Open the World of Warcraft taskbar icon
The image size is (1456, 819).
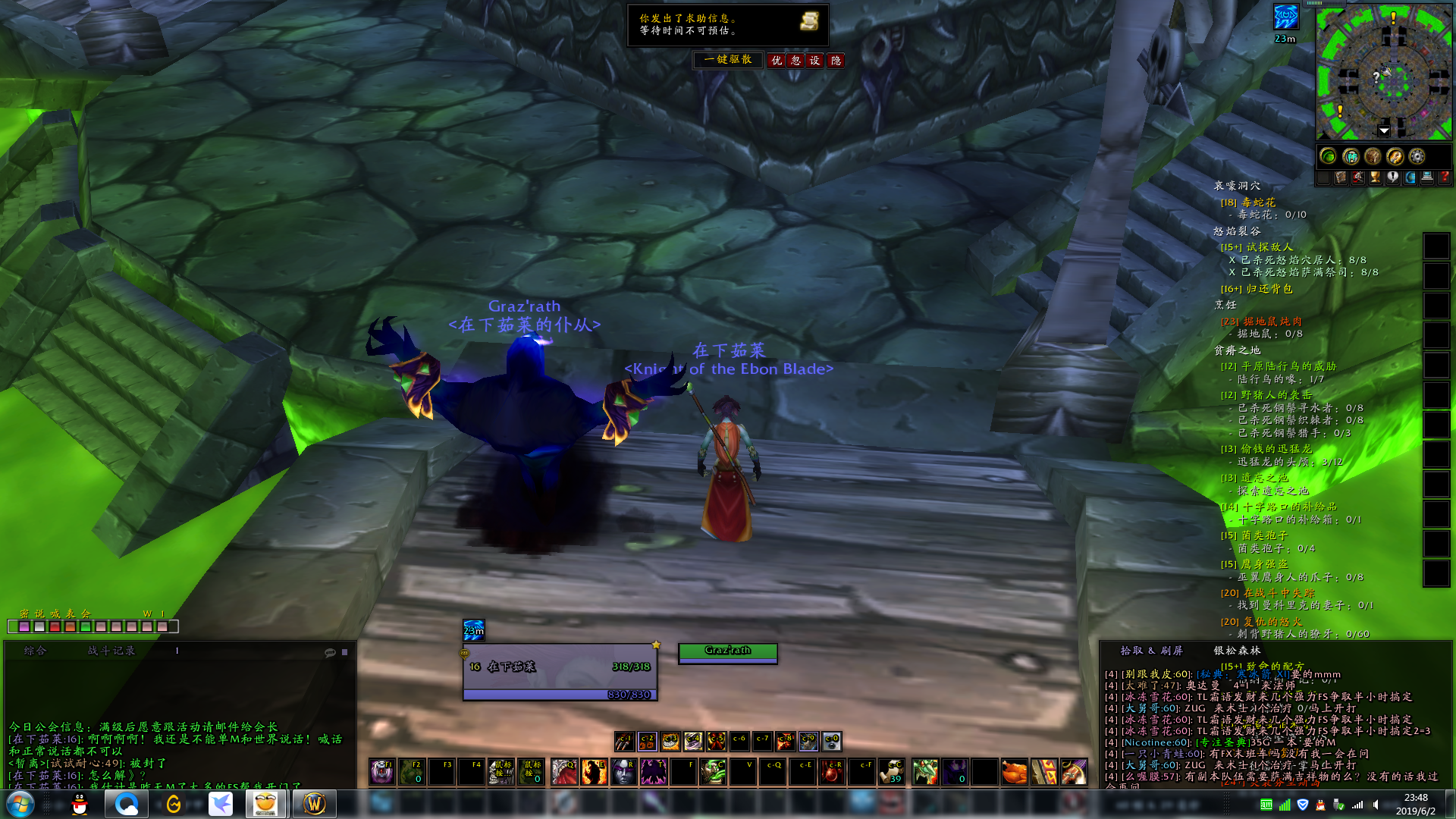314,804
